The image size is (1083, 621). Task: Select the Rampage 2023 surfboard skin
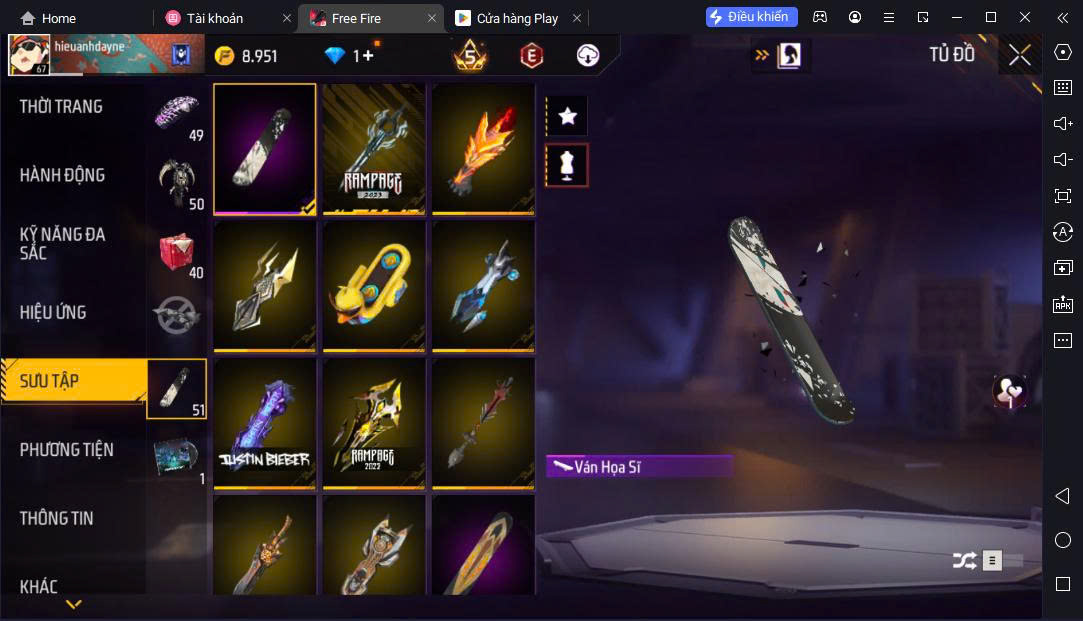pos(373,147)
